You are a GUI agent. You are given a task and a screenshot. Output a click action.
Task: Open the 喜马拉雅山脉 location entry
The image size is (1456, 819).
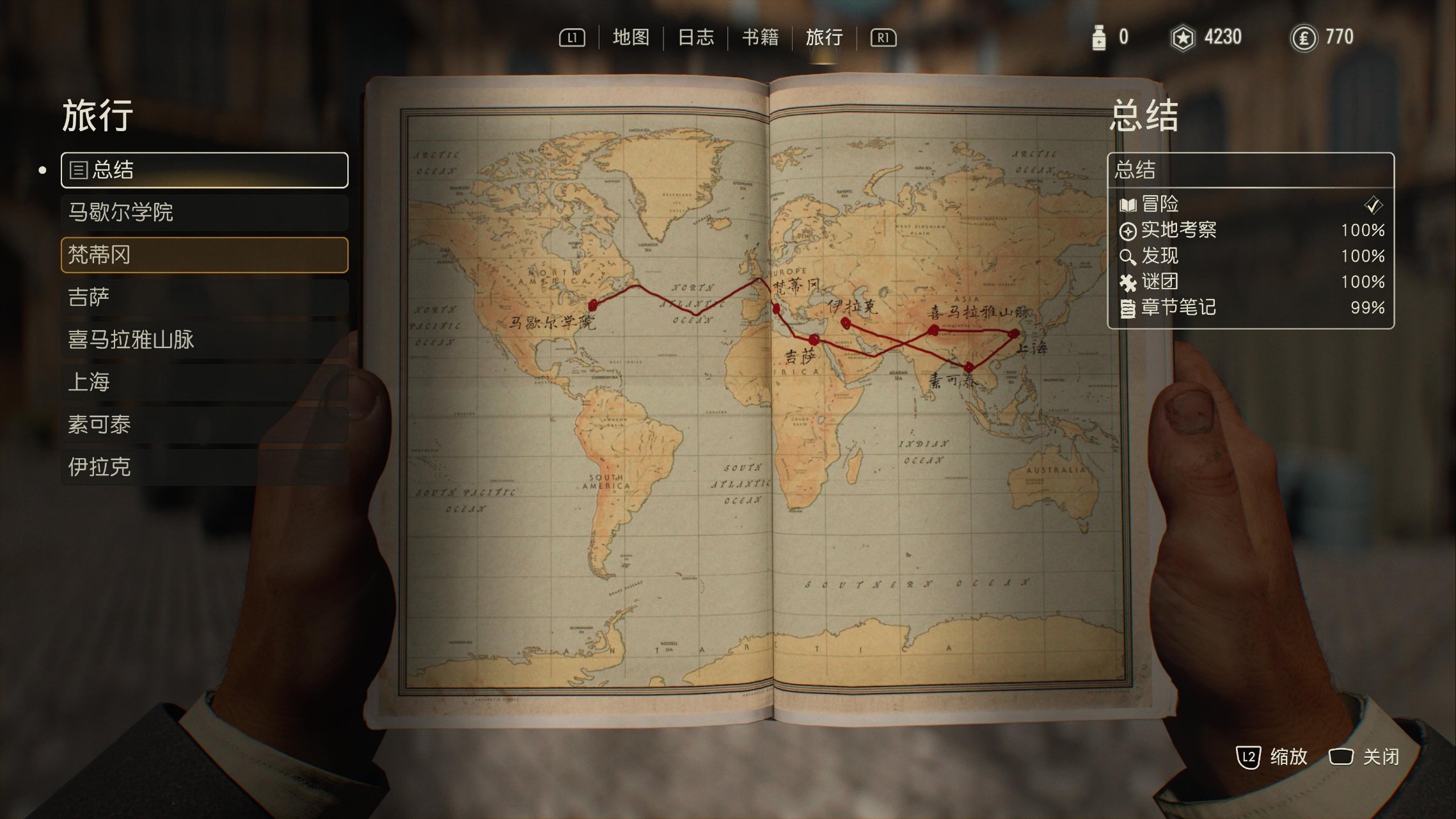[205, 340]
